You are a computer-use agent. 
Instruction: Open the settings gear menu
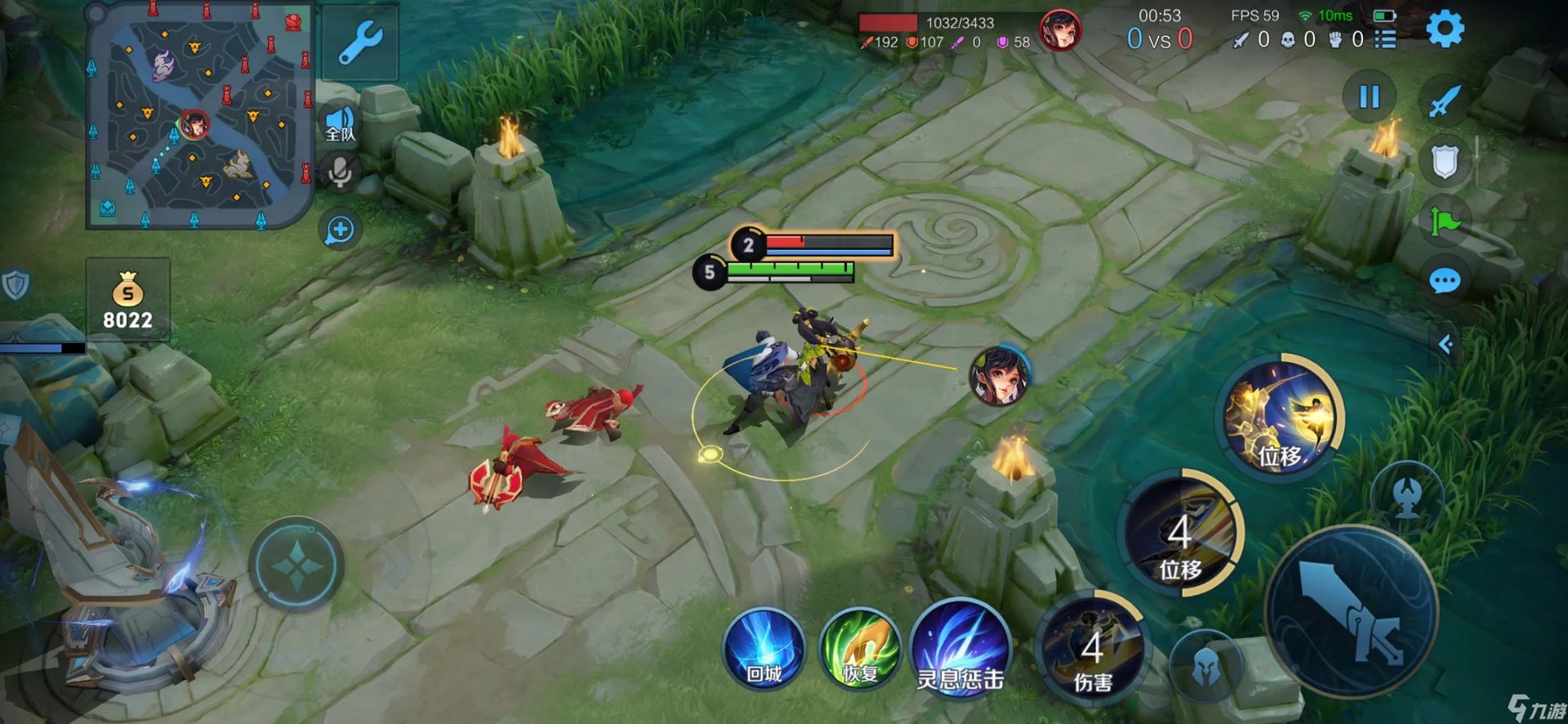point(1444,29)
